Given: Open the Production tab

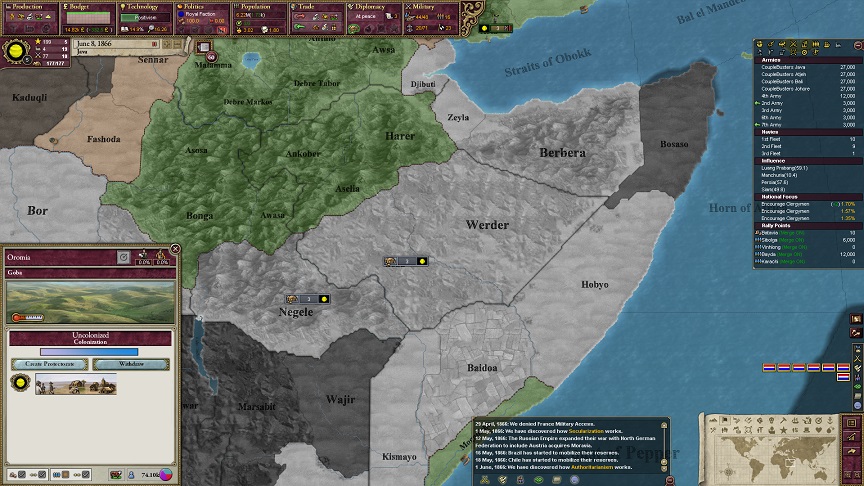Looking at the screenshot, I should [30, 7].
